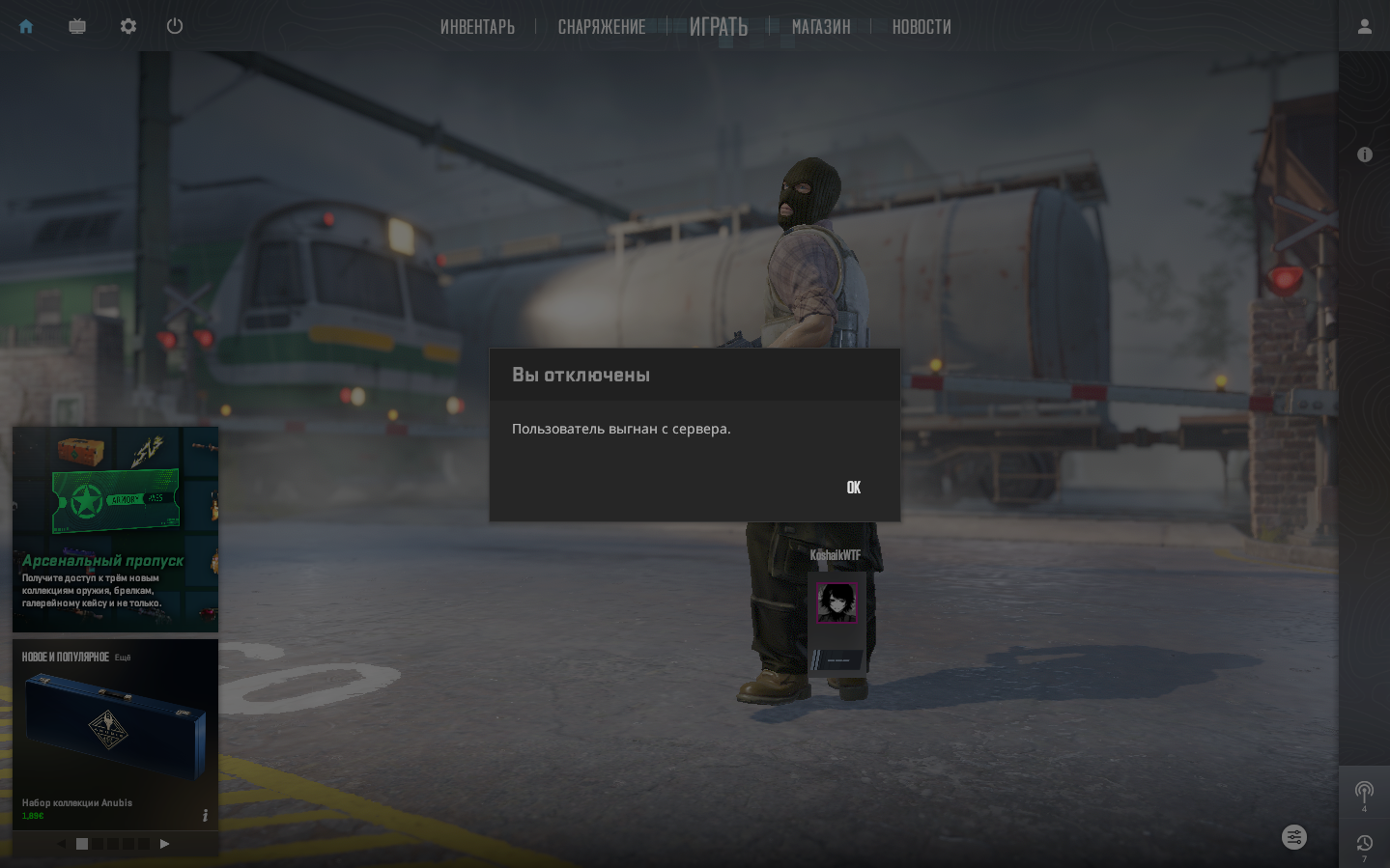Confirm the disconnect dialog with OK
The height and width of the screenshot is (868, 1390).
pos(853,488)
